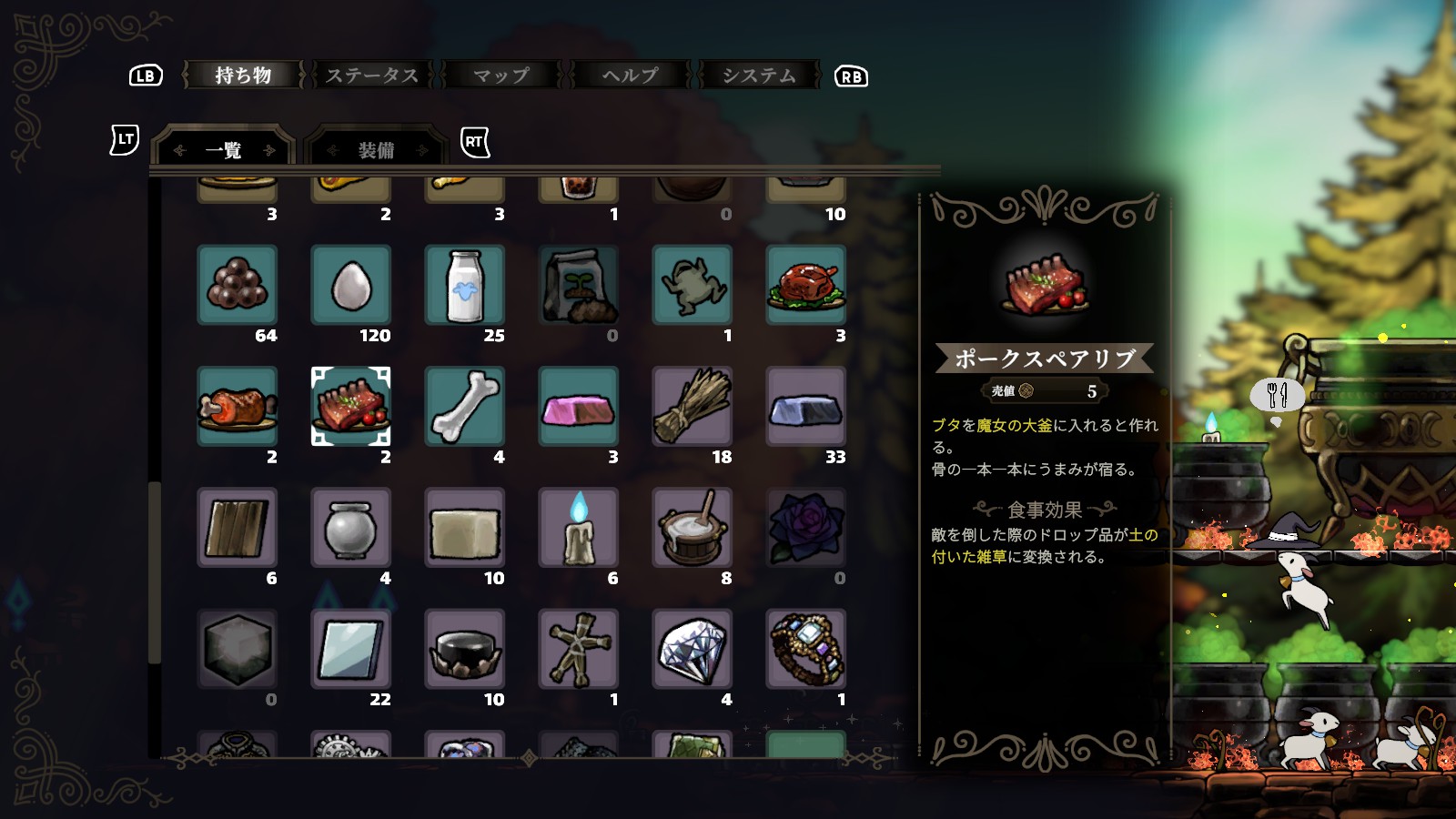Pick the milk bottle item slot
Viewport: 1456px width, 819px height.
click(465, 285)
